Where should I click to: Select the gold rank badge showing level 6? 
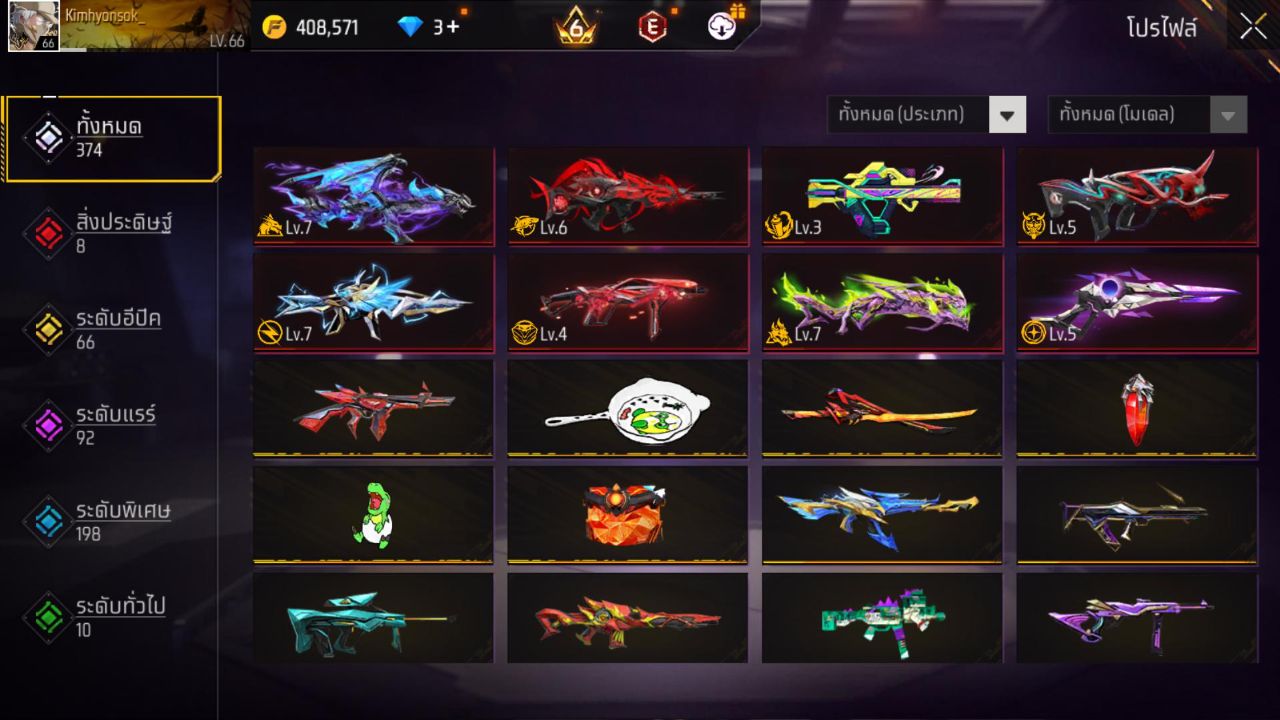574,27
